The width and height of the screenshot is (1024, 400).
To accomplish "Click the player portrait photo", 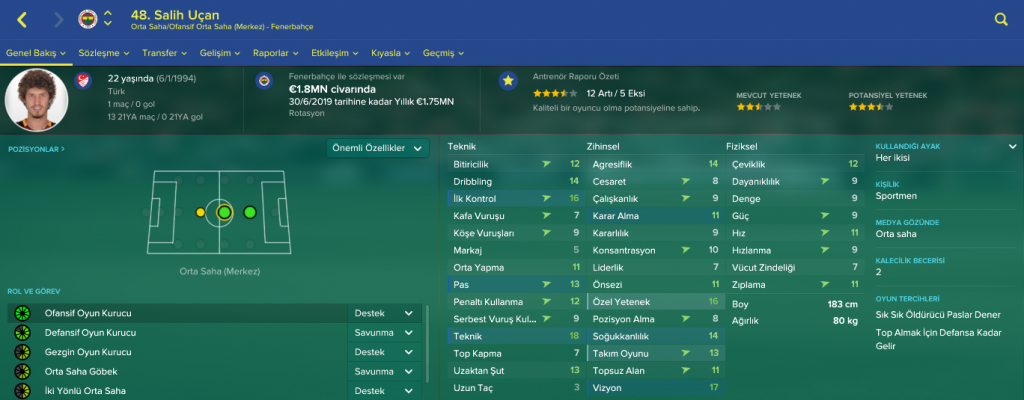I will [x=36, y=100].
